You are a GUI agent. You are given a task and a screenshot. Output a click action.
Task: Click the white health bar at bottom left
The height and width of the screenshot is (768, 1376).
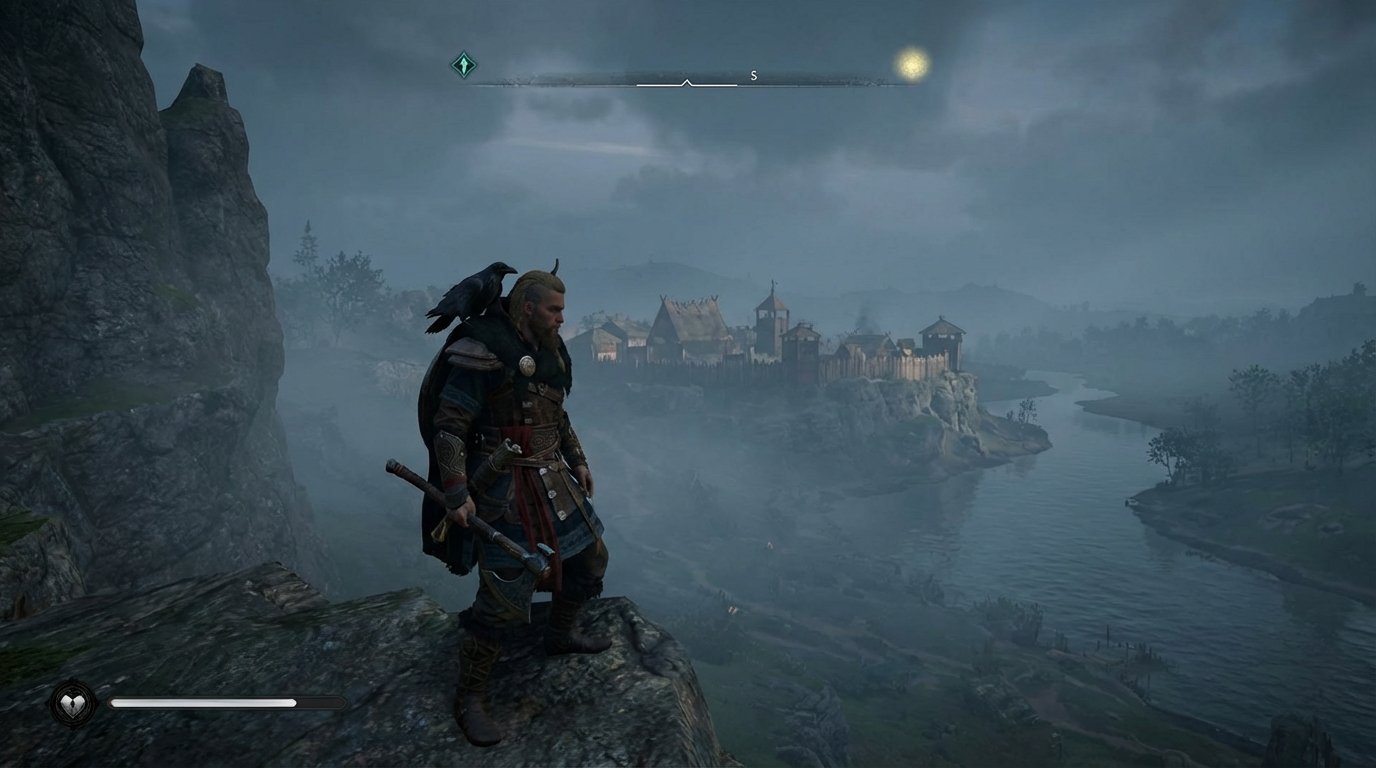click(200, 702)
